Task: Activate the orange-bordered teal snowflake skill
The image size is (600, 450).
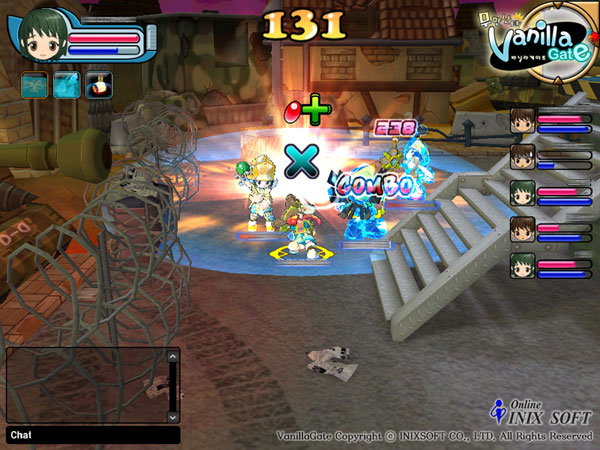Action: click(34, 85)
